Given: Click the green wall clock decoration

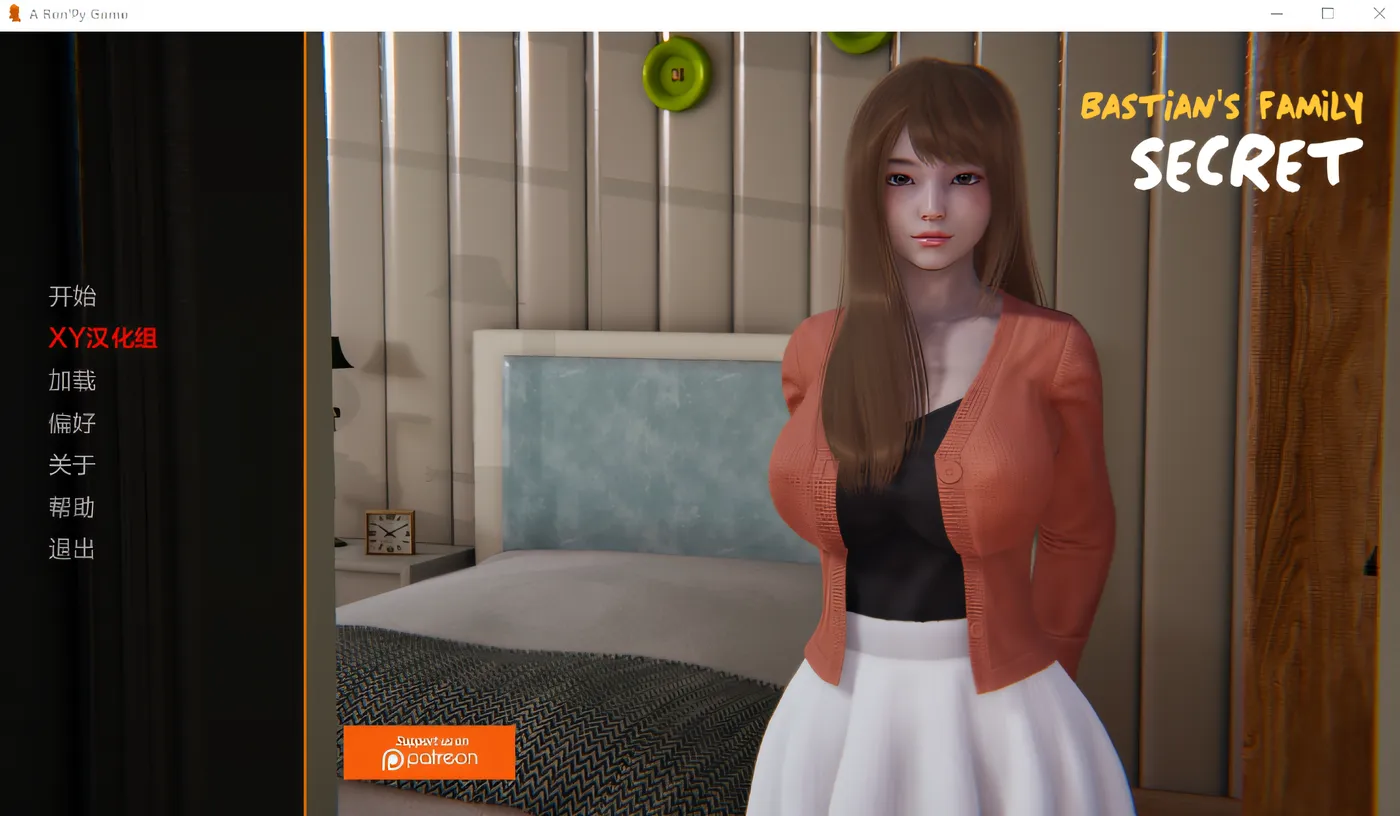Looking at the screenshot, I should coord(678,74).
